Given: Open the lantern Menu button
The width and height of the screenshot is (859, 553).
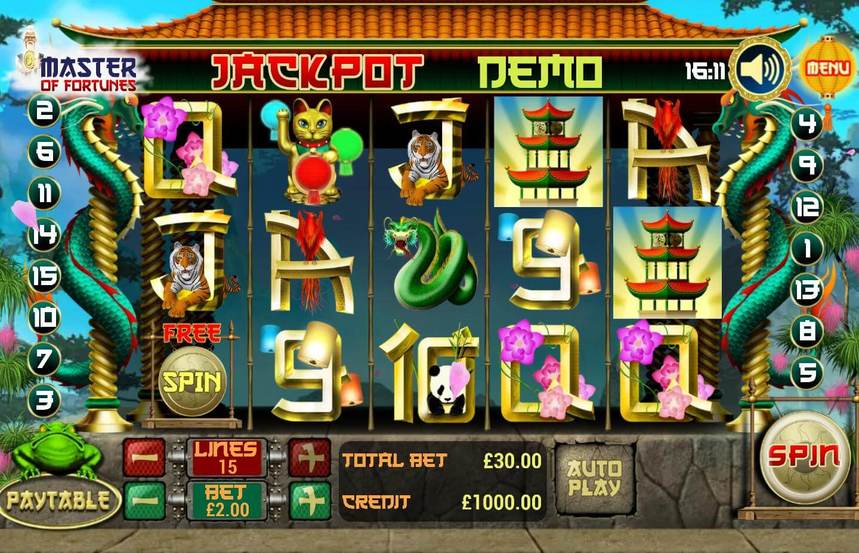Looking at the screenshot, I should pos(826,68).
